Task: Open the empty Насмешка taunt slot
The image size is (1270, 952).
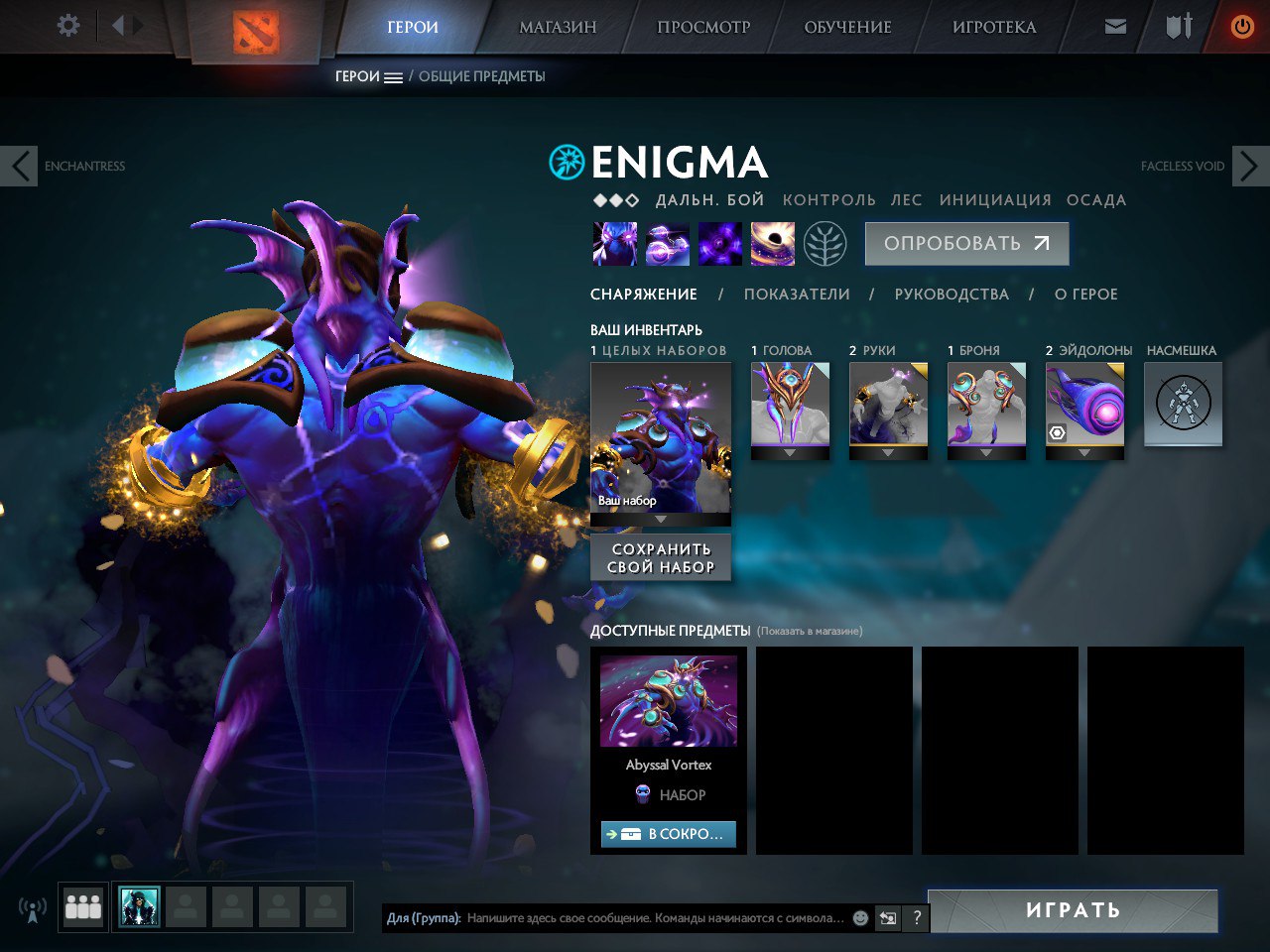Action: [1183, 405]
